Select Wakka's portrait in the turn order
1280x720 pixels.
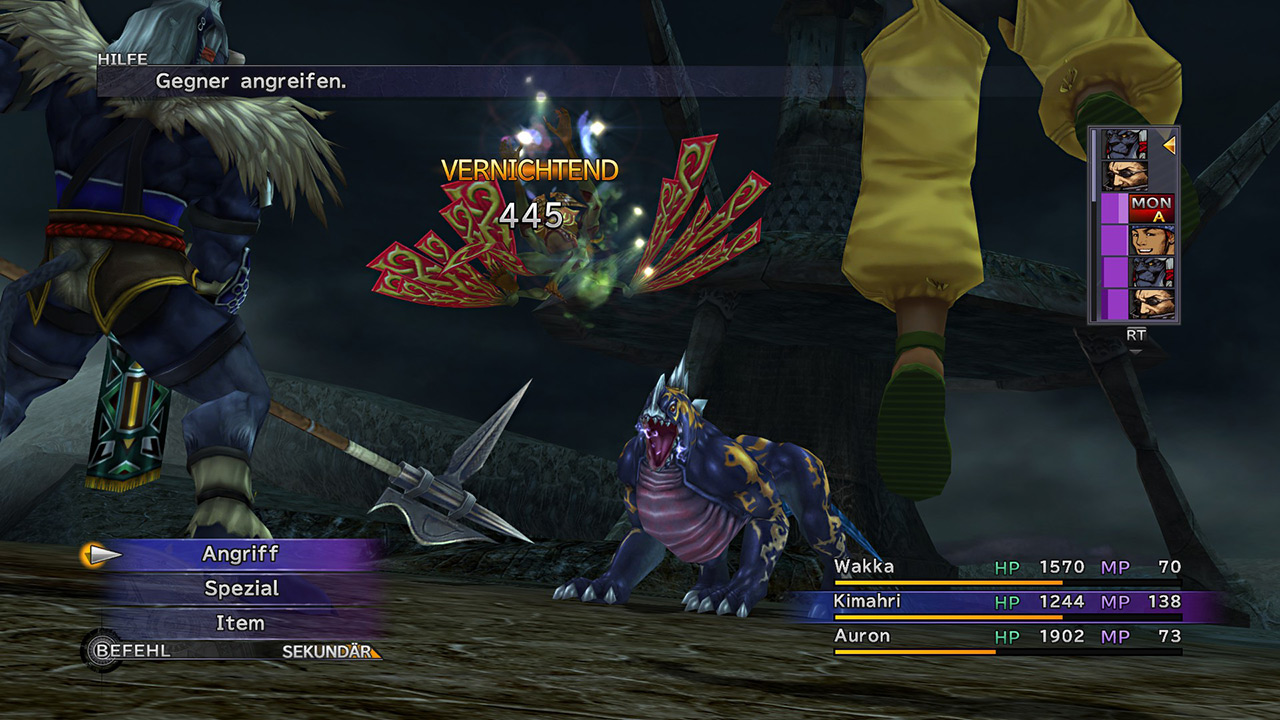[x=1150, y=240]
